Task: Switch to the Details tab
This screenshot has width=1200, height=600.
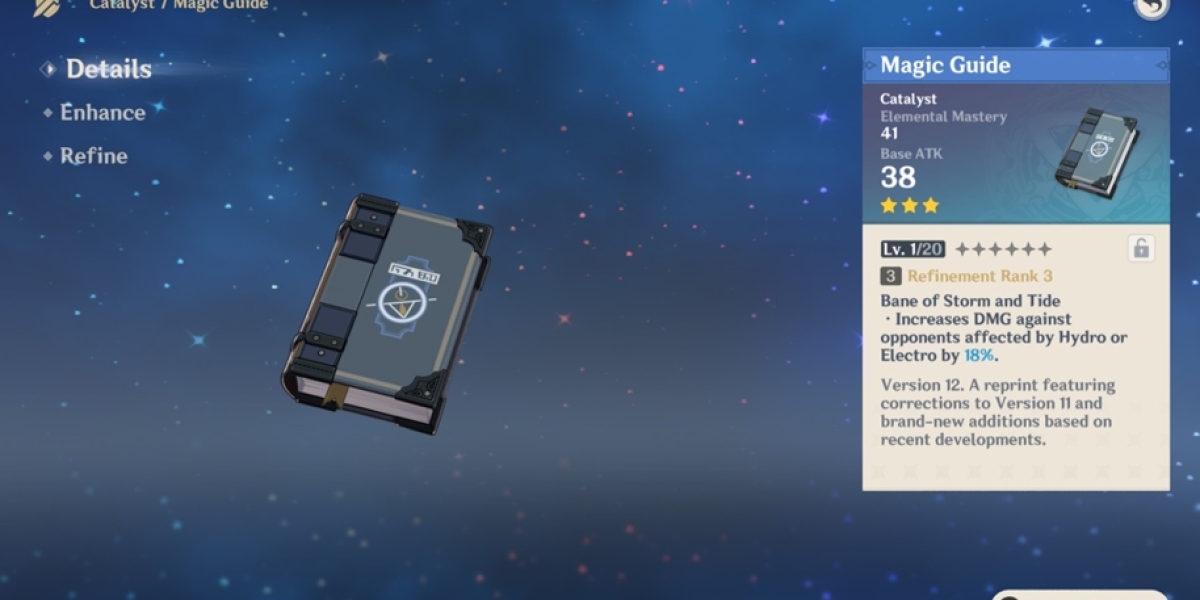Action: 108,69
